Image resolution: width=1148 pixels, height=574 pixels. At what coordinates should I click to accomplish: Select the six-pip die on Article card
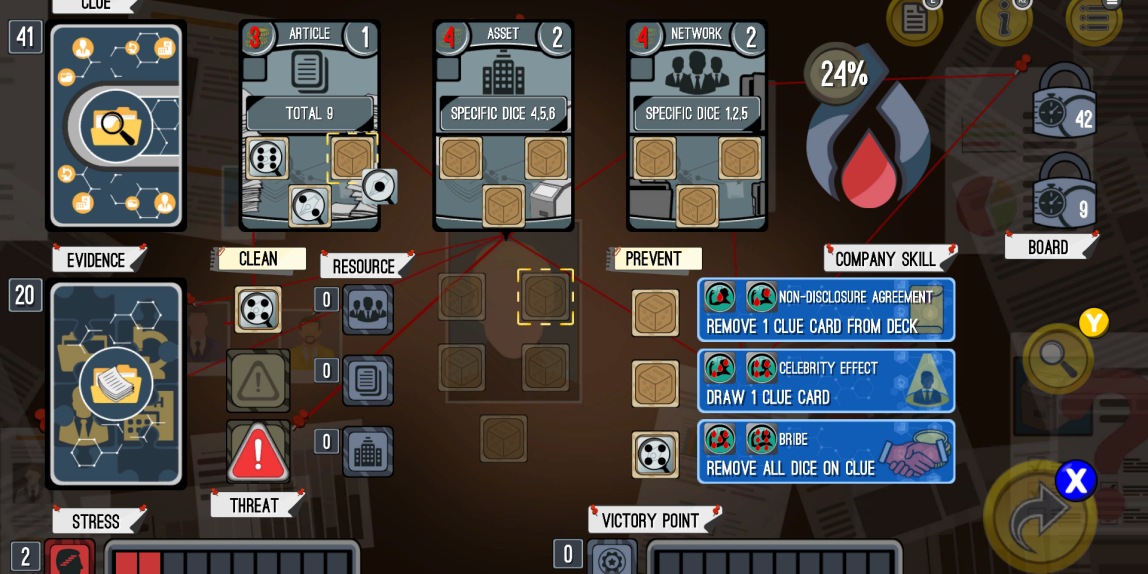268,158
